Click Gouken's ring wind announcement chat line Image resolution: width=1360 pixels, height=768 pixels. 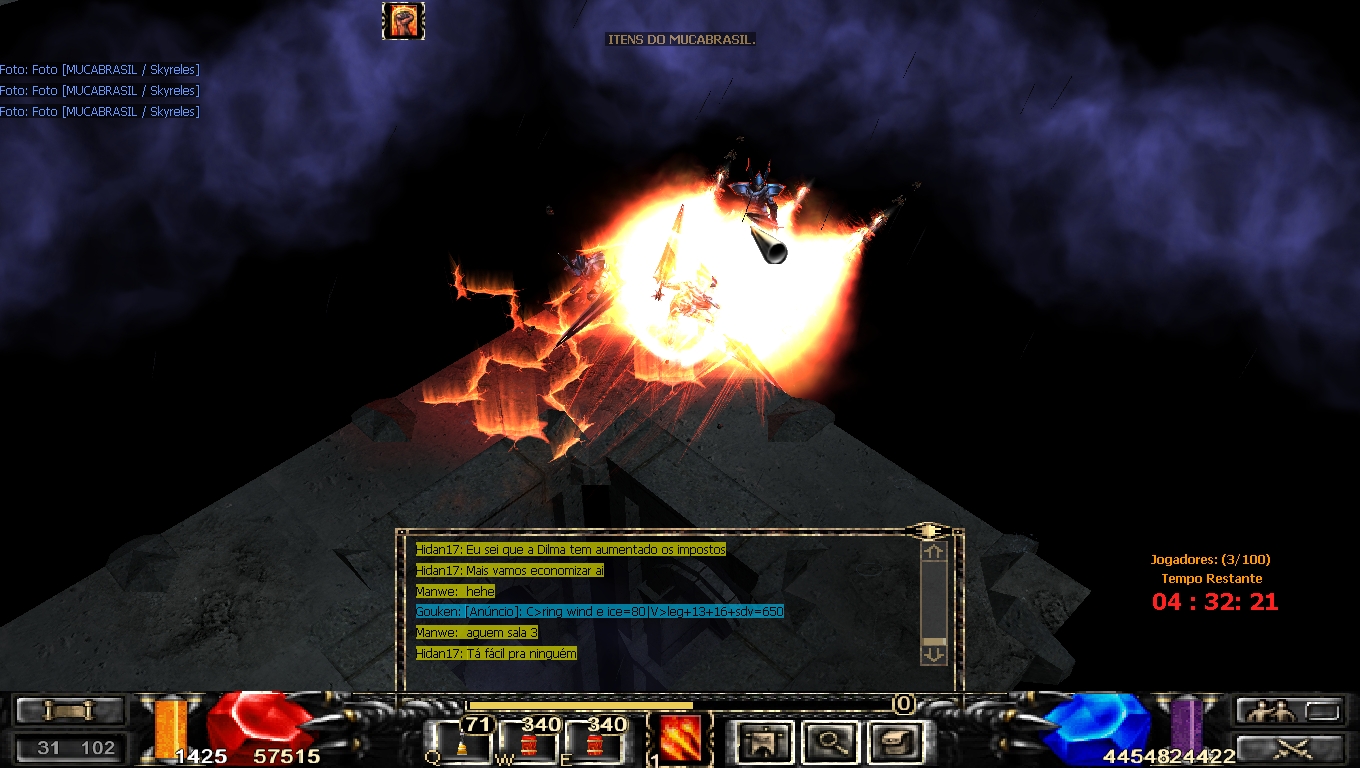pyautogui.click(x=600, y=611)
